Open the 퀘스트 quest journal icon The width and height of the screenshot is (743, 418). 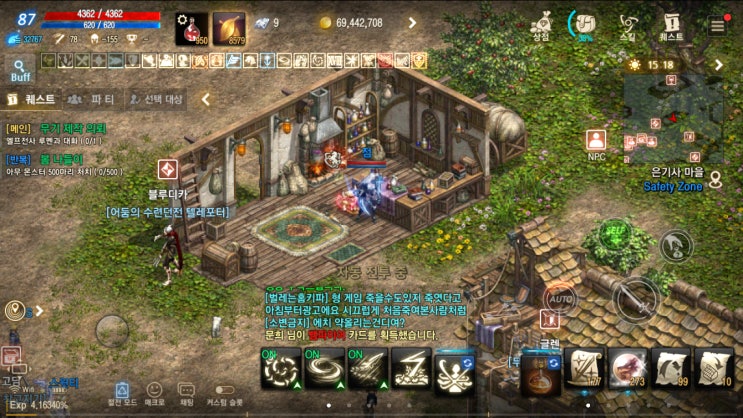(671, 23)
